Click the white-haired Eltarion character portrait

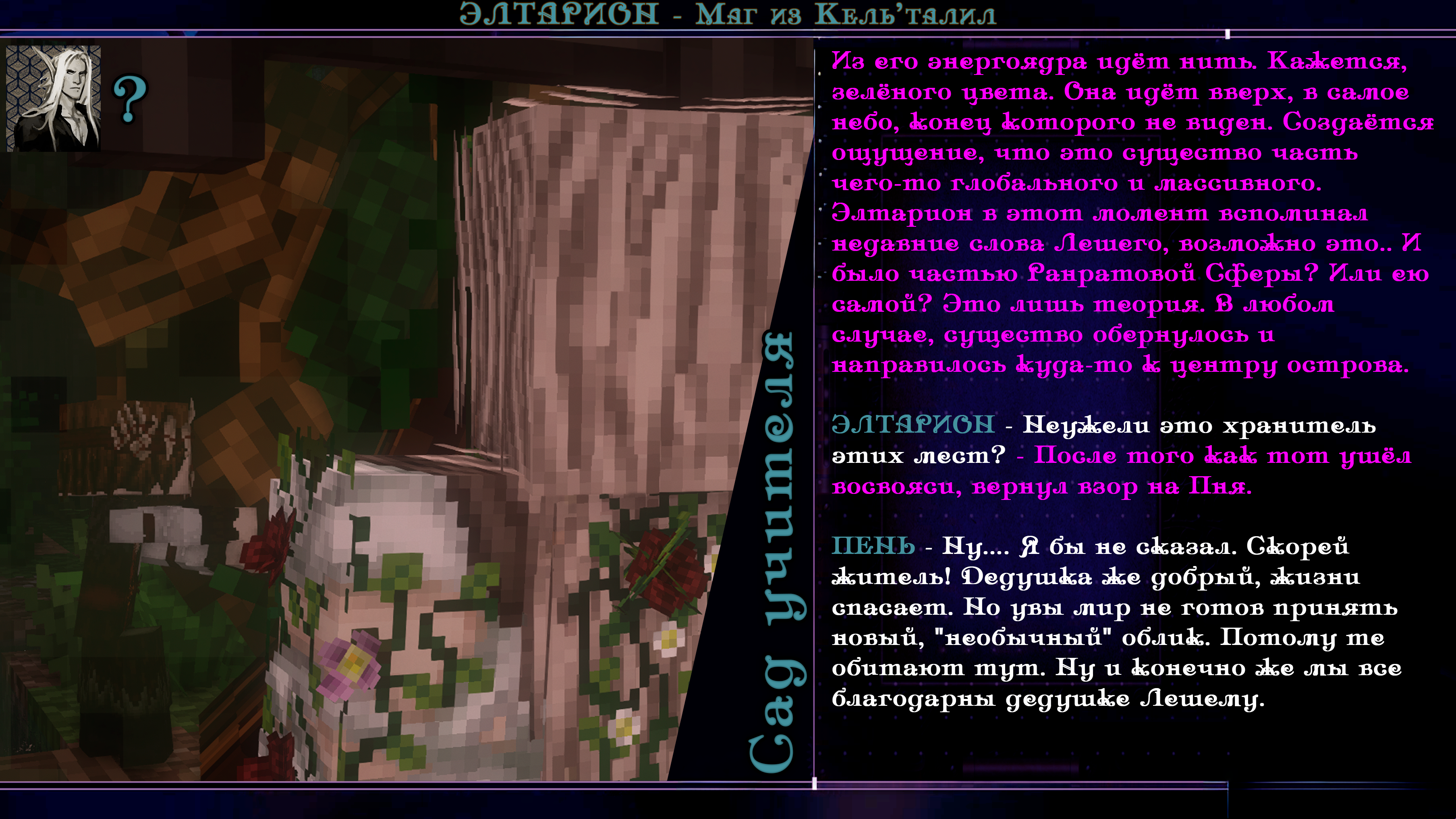pyautogui.click(x=54, y=98)
